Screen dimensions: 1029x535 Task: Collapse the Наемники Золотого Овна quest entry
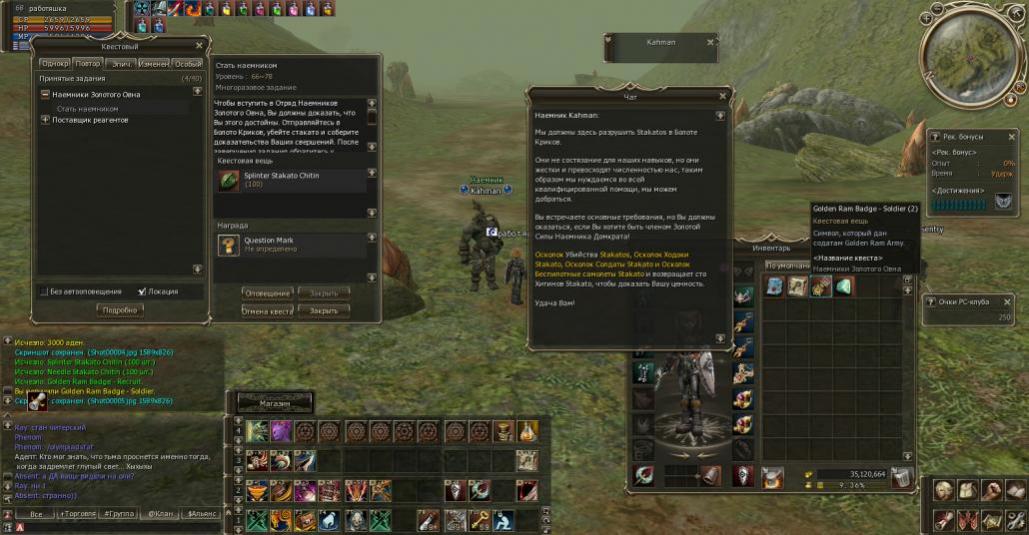pos(45,94)
